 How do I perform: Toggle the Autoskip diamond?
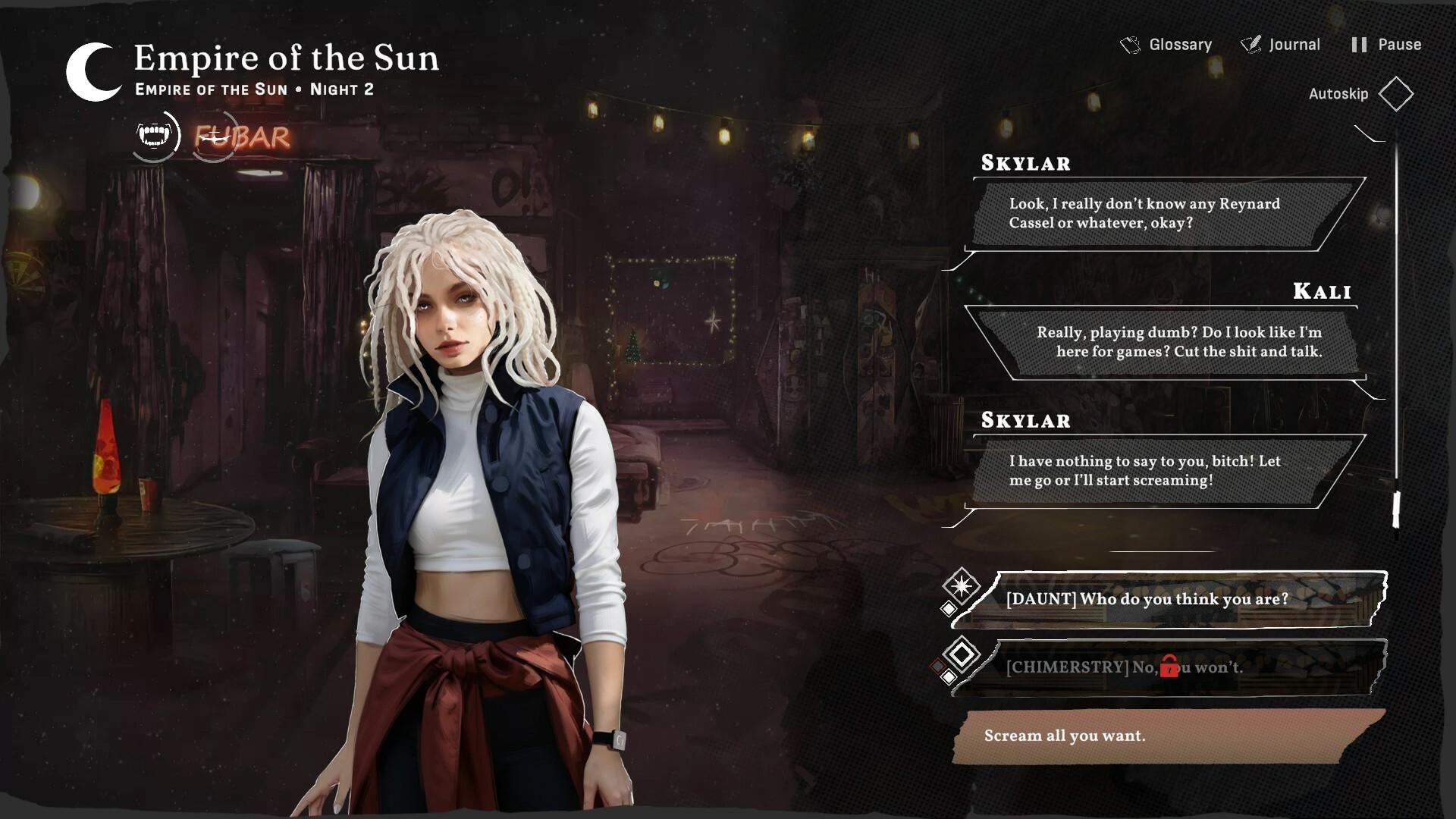[x=1397, y=94]
